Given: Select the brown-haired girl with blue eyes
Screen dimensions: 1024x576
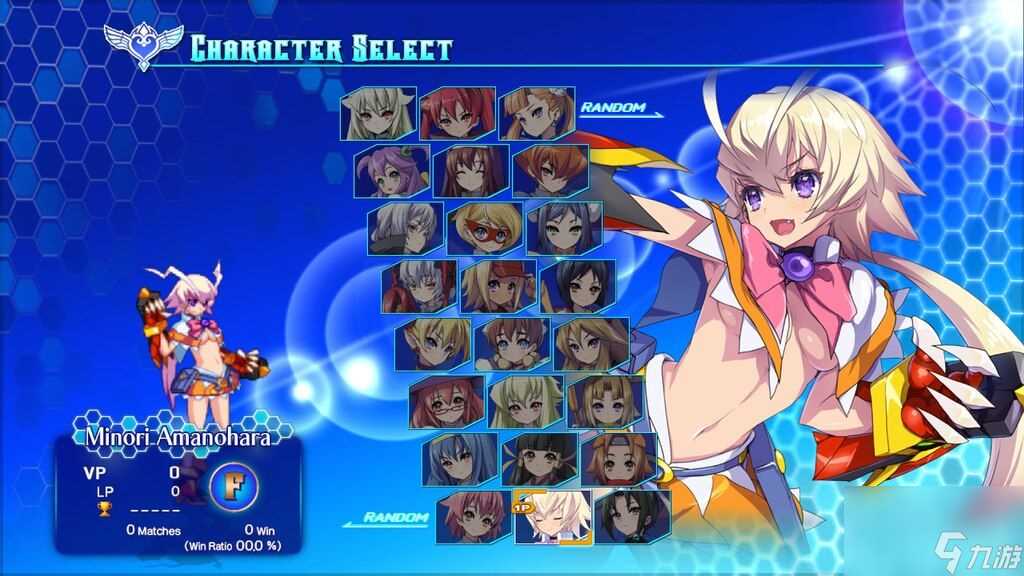Looking at the screenshot, I should (512, 343).
